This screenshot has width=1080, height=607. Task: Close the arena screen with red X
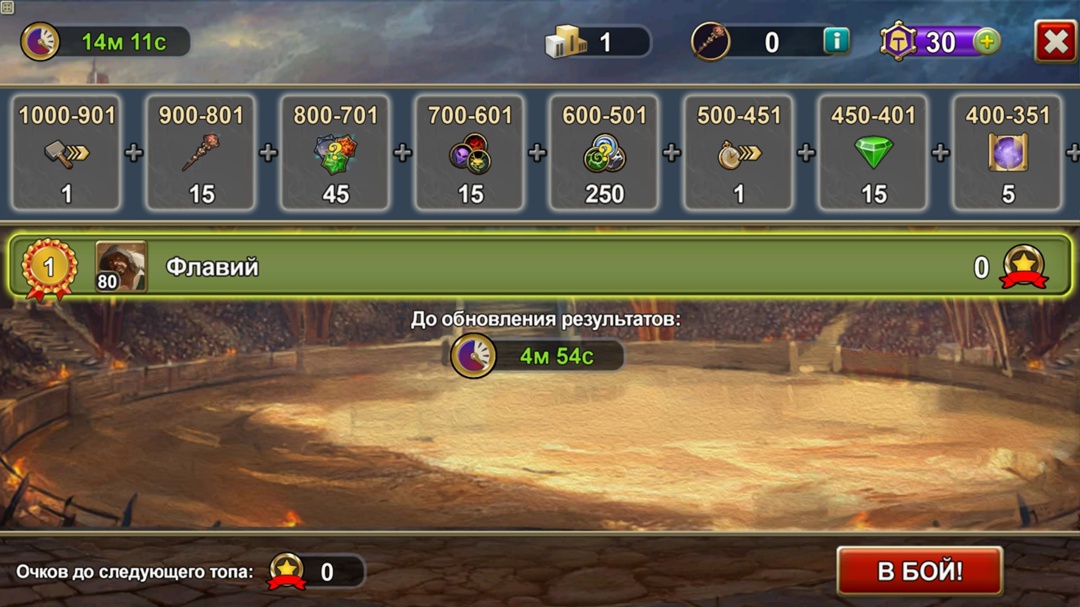[1055, 42]
